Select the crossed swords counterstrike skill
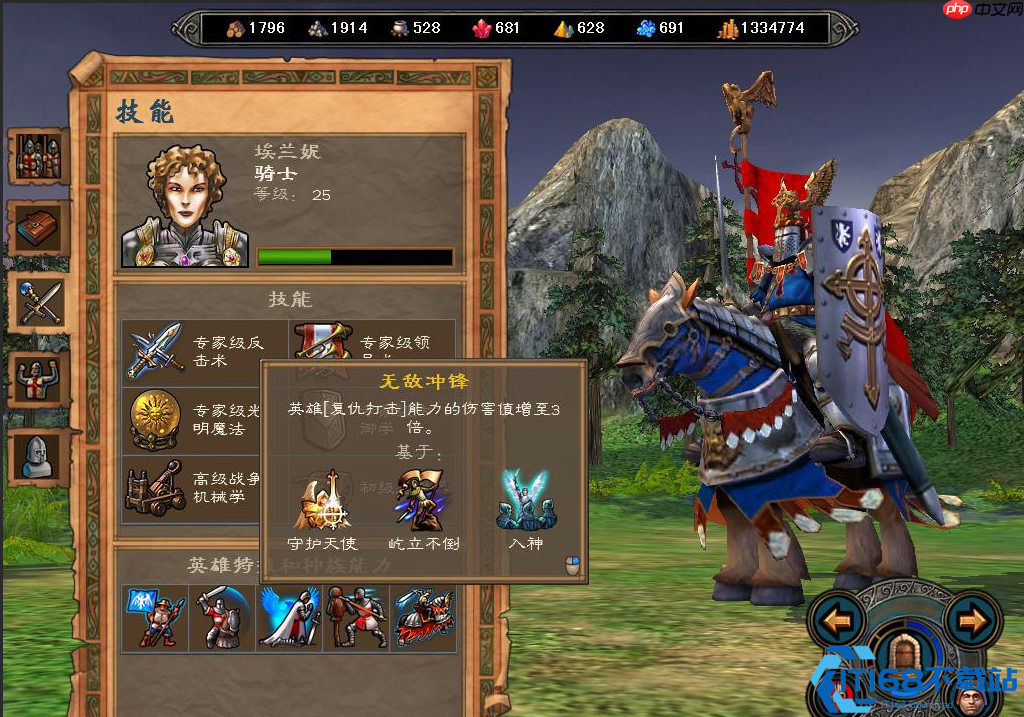 (155, 350)
